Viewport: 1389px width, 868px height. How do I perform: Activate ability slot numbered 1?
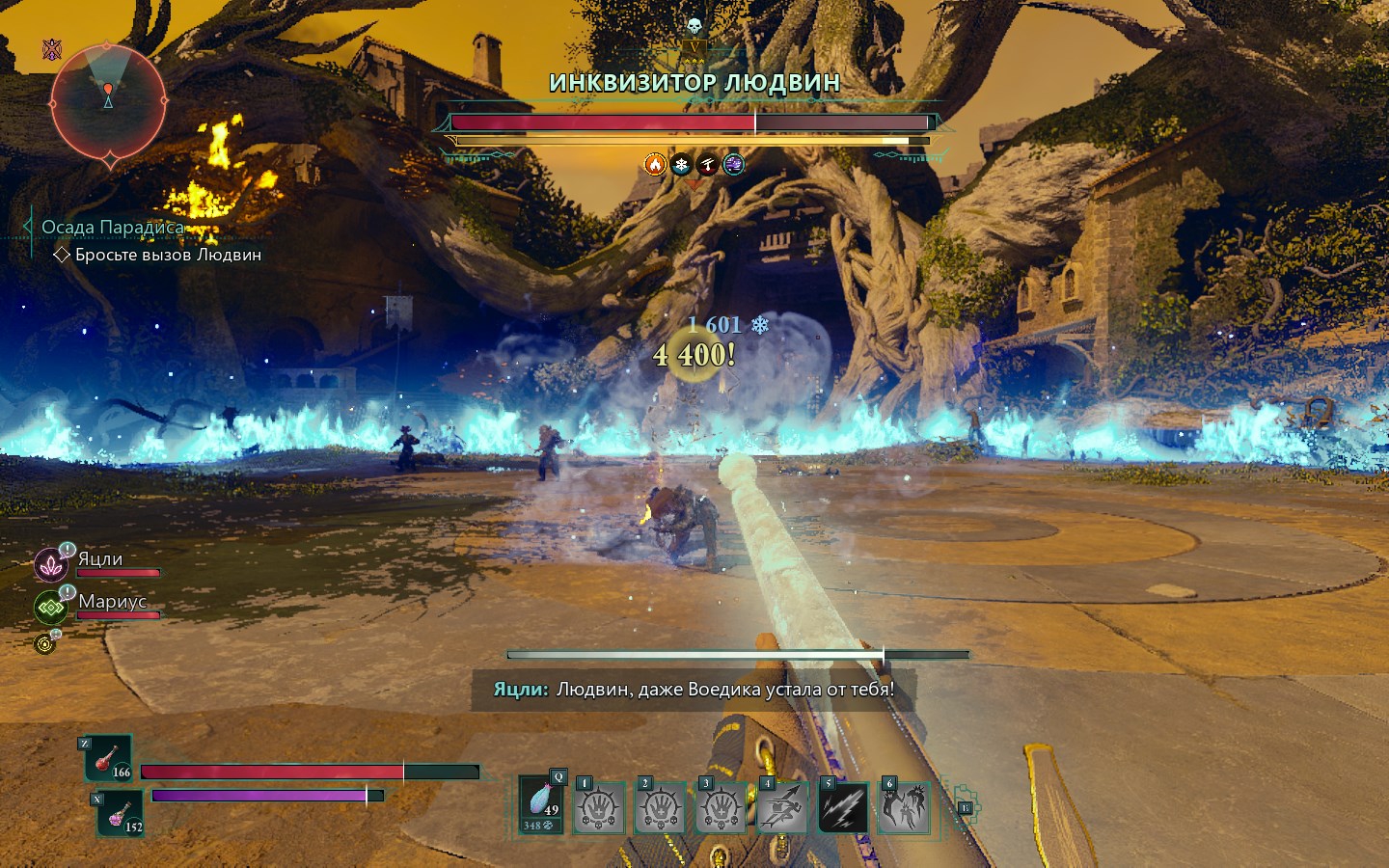(x=599, y=807)
